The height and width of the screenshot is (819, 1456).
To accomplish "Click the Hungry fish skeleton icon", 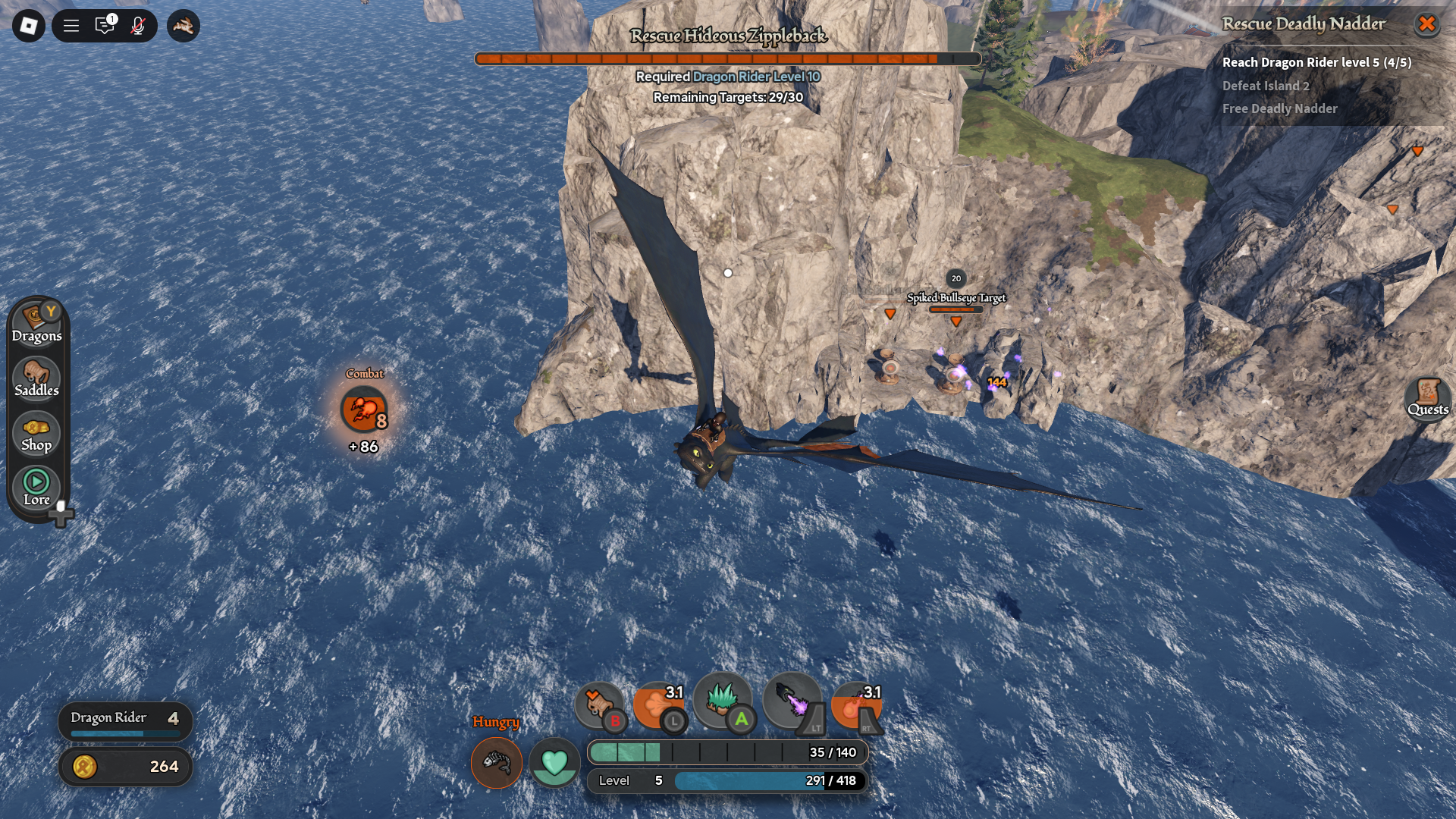I will point(497,762).
